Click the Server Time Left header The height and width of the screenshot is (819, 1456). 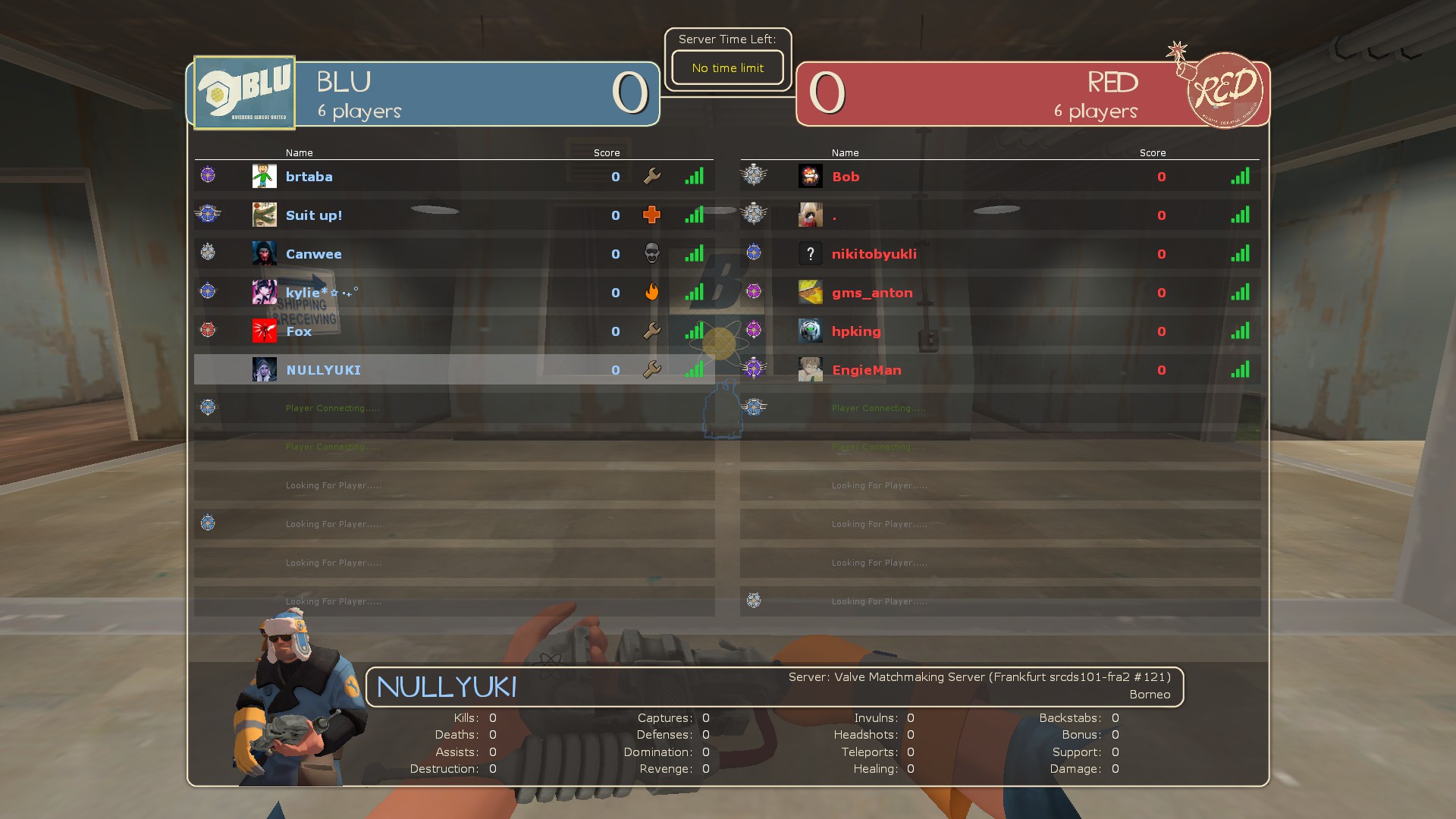[x=727, y=39]
